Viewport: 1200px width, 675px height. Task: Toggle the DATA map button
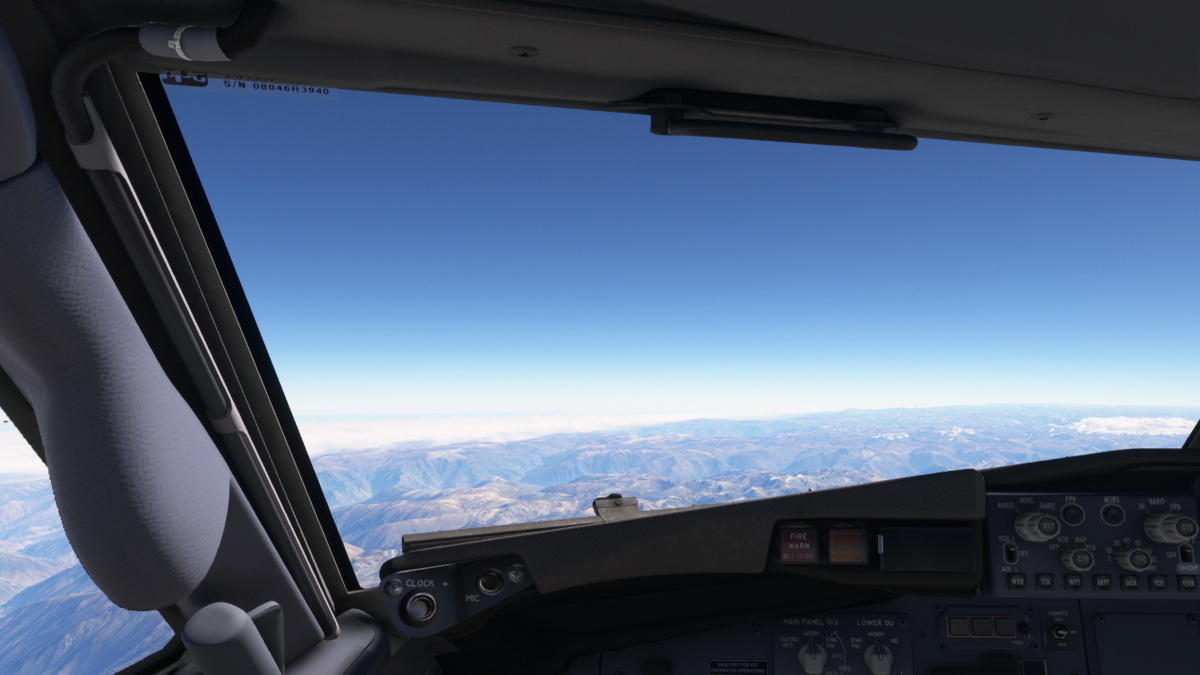tap(1130, 581)
